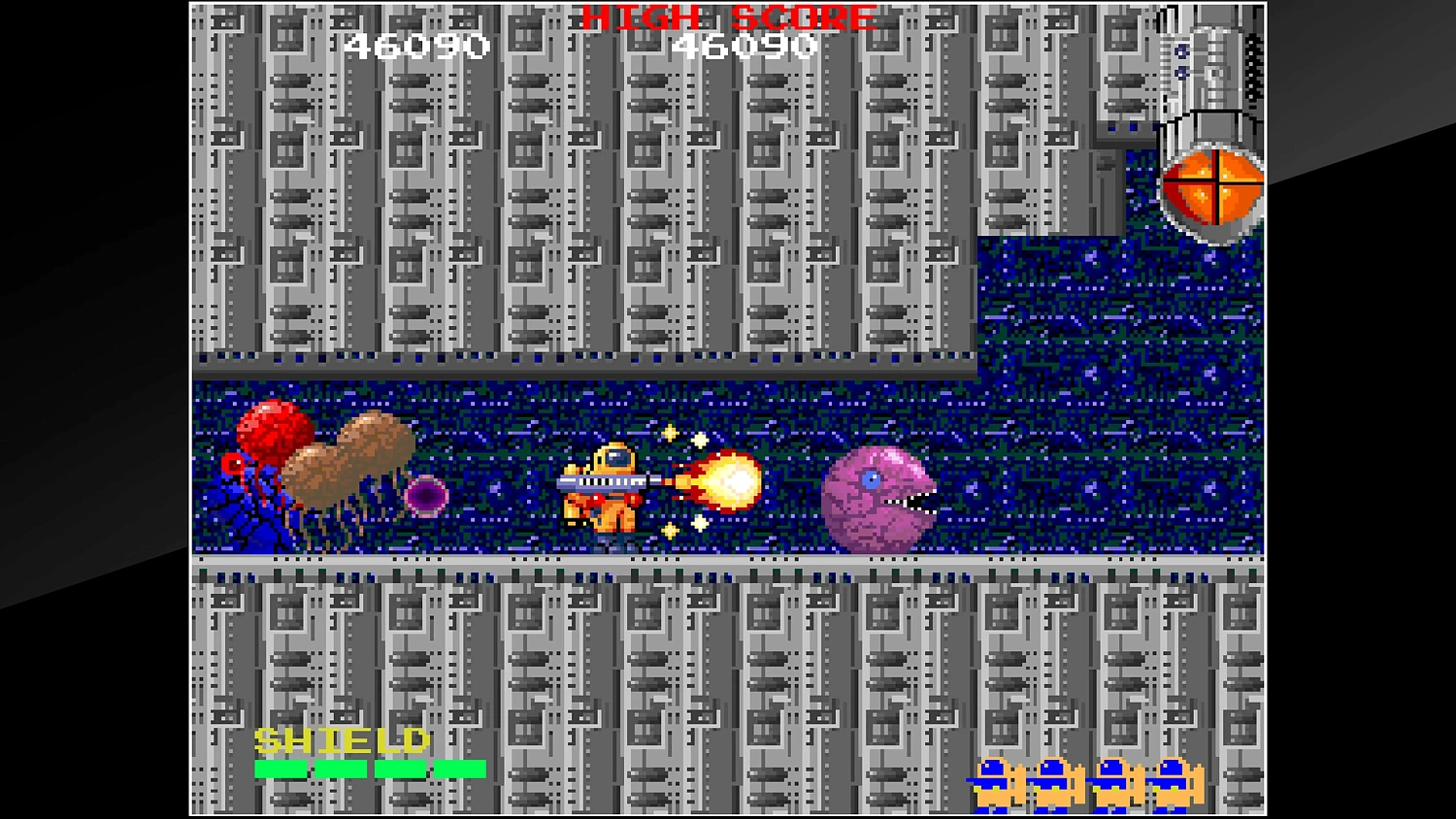
Task: Click the small purple orb pickup
Action: point(427,498)
